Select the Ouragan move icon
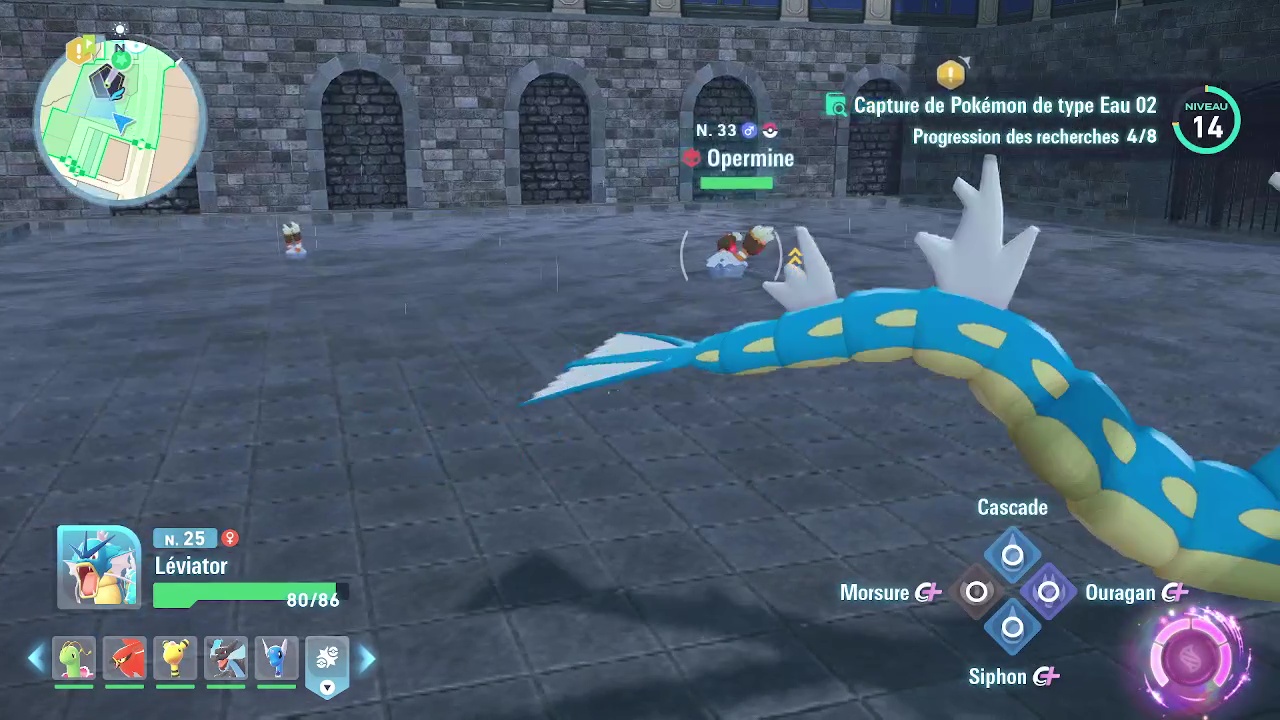Screen dimensions: 1280x720 point(1048,592)
